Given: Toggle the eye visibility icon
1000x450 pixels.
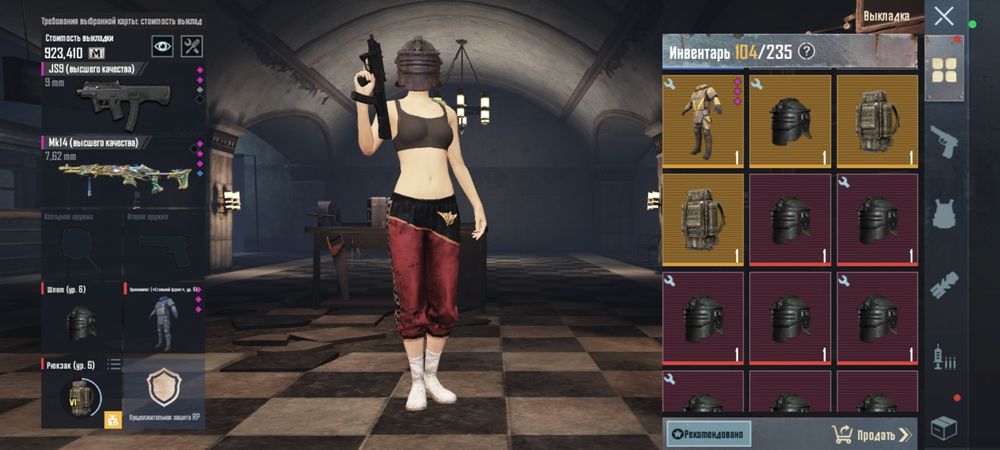Looking at the screenshot, I should tap(162, 45).
